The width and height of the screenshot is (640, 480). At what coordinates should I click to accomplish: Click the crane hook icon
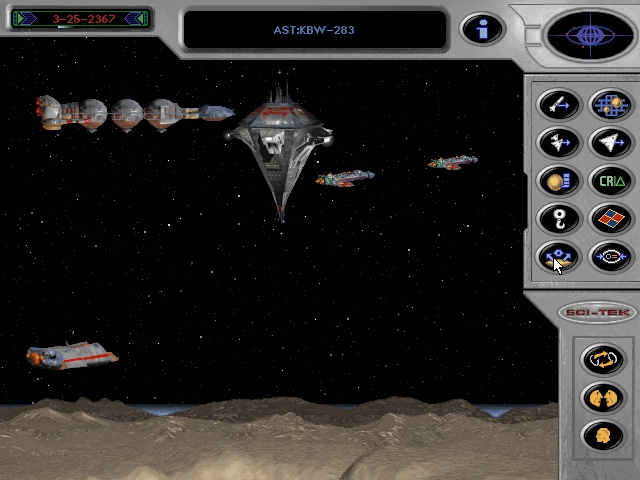pos(558,218)
